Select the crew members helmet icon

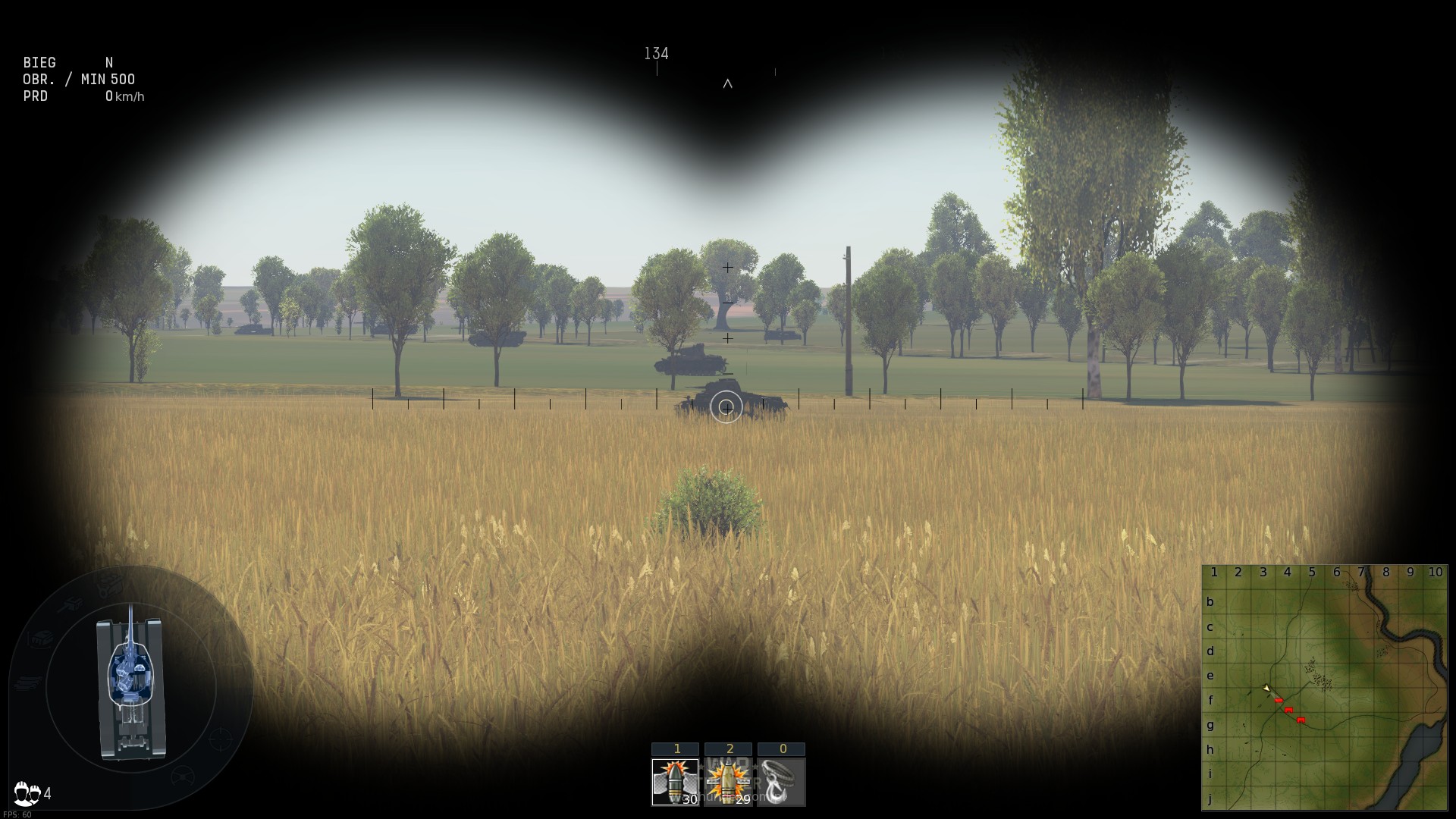[x=27, y=793]
